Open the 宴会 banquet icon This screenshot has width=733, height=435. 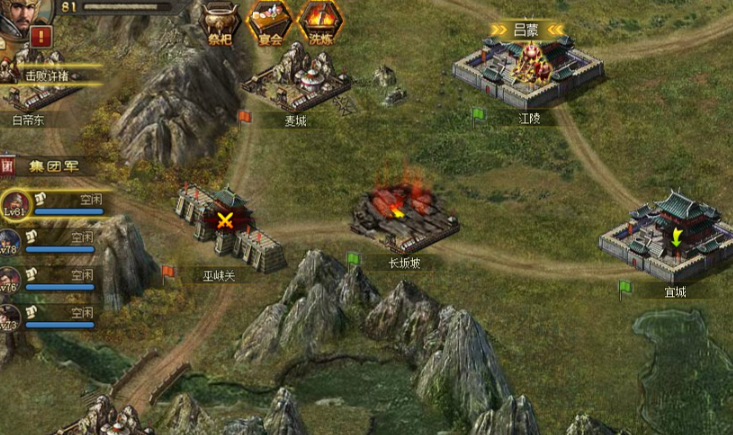(269, 21)
